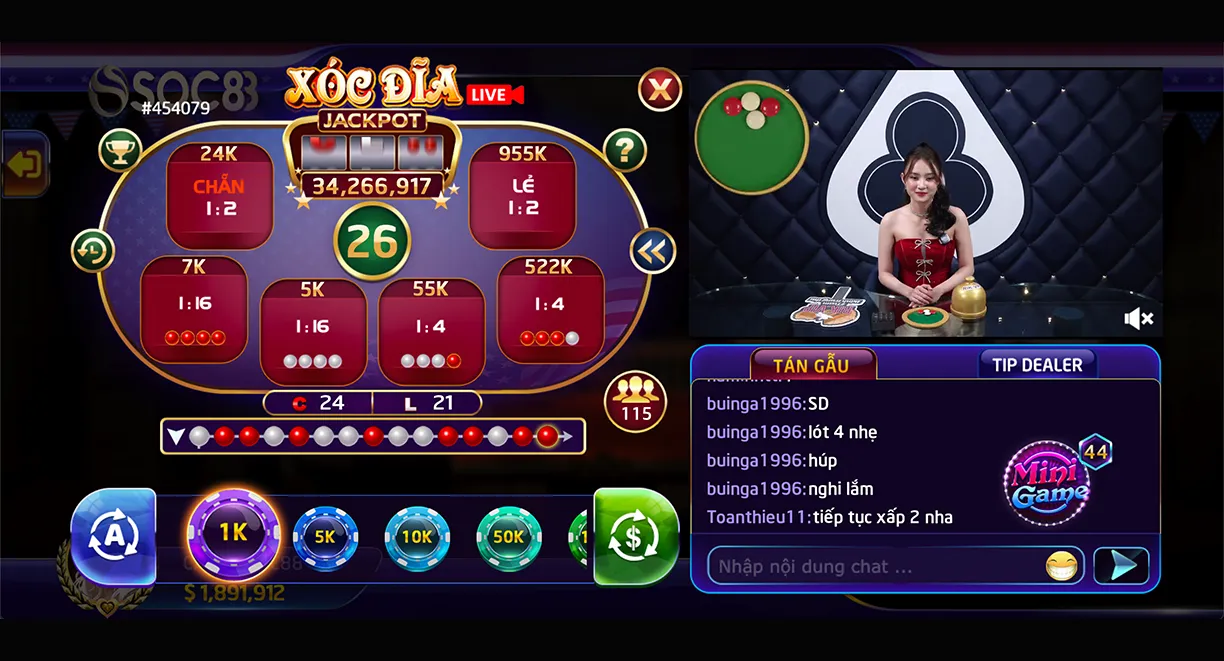Bet on the LẺ 1:2 tile
The height and width of the screenshot is (661, 1224).
pos(522,196)
